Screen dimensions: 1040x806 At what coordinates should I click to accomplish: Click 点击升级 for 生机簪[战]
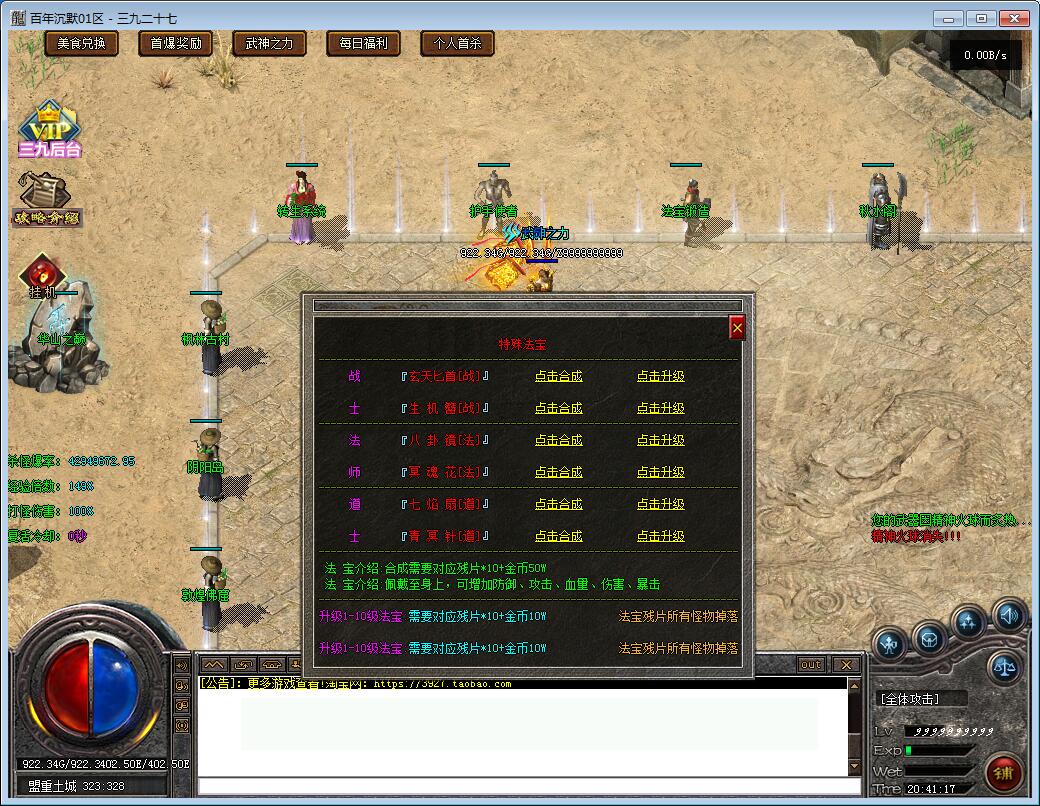[661, 408]
